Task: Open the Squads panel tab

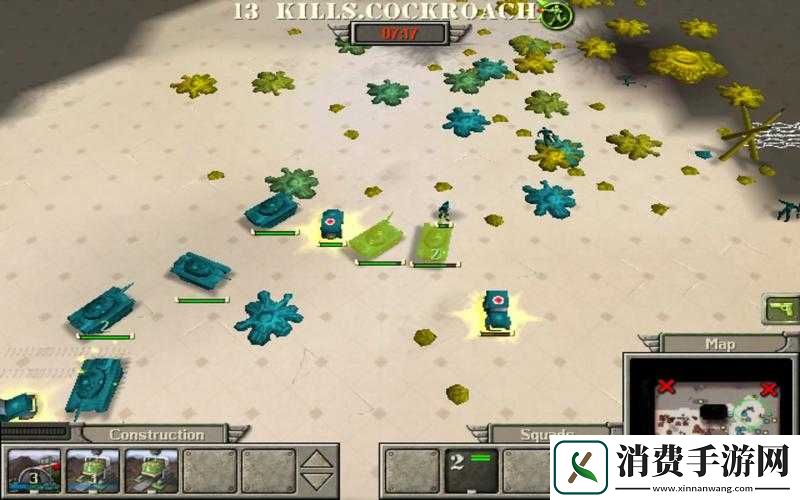Action: click(x=548, y=435)
